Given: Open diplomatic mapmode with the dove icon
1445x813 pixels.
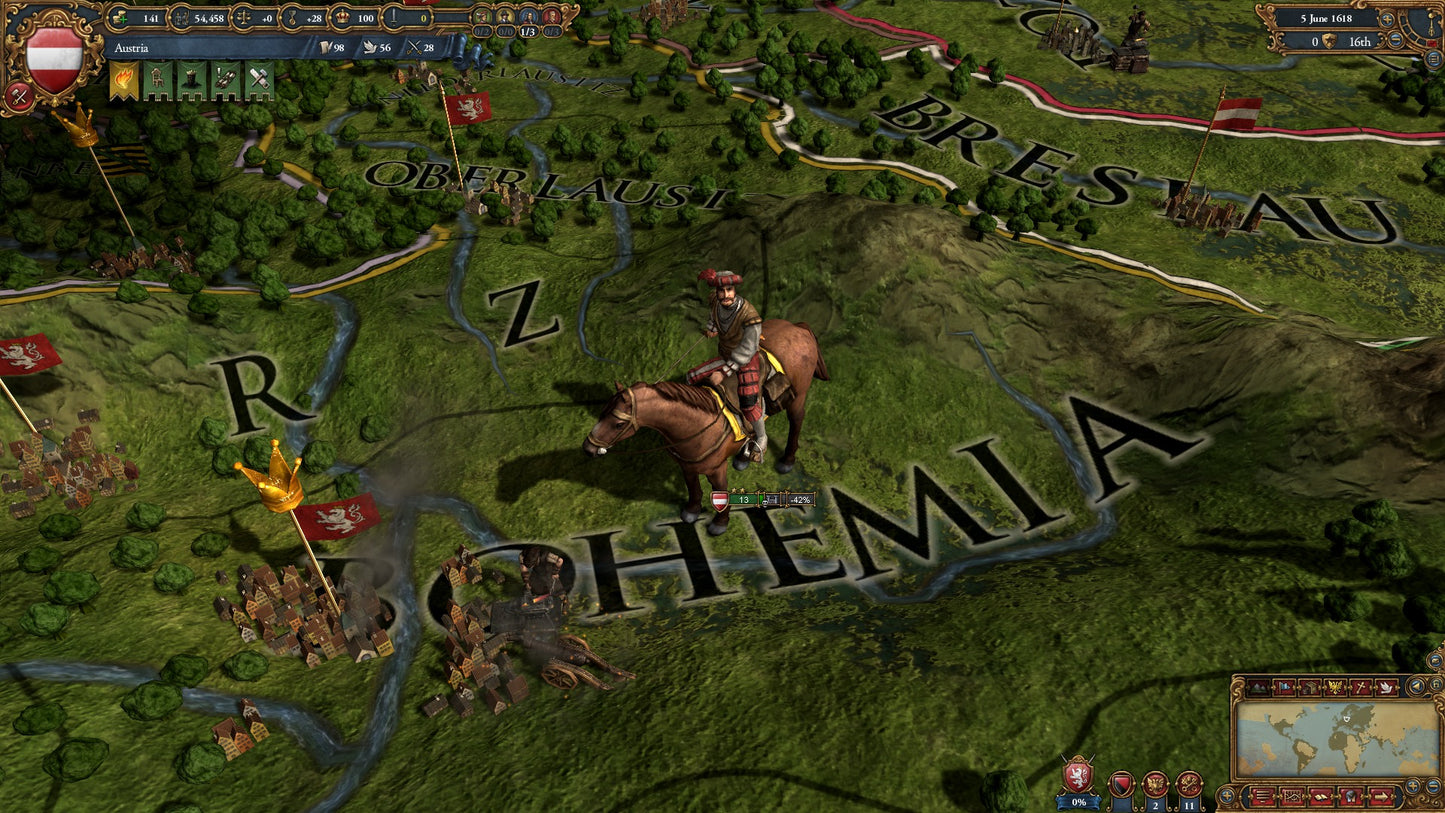Looking at the screenshot, I should coord(1386,687).
